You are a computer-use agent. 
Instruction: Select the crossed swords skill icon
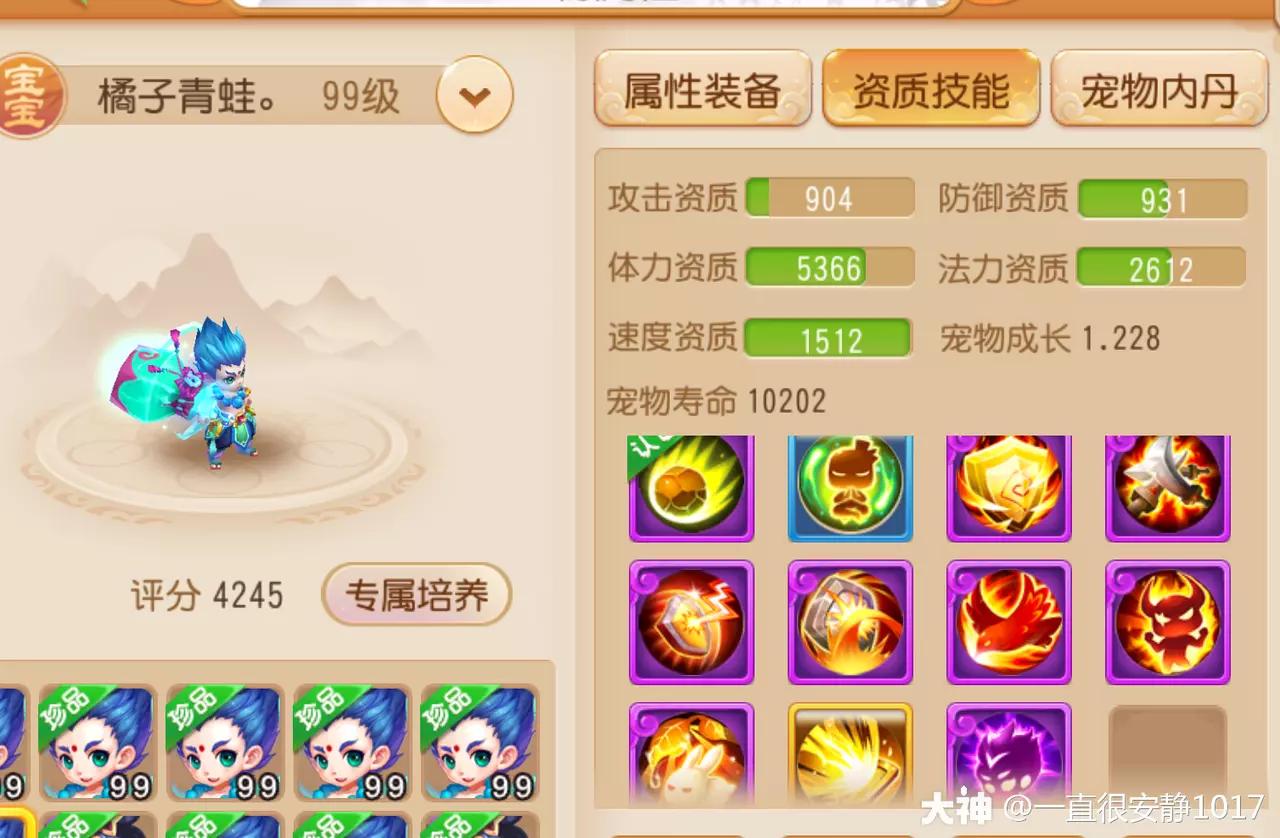[x=1167, y=487]
